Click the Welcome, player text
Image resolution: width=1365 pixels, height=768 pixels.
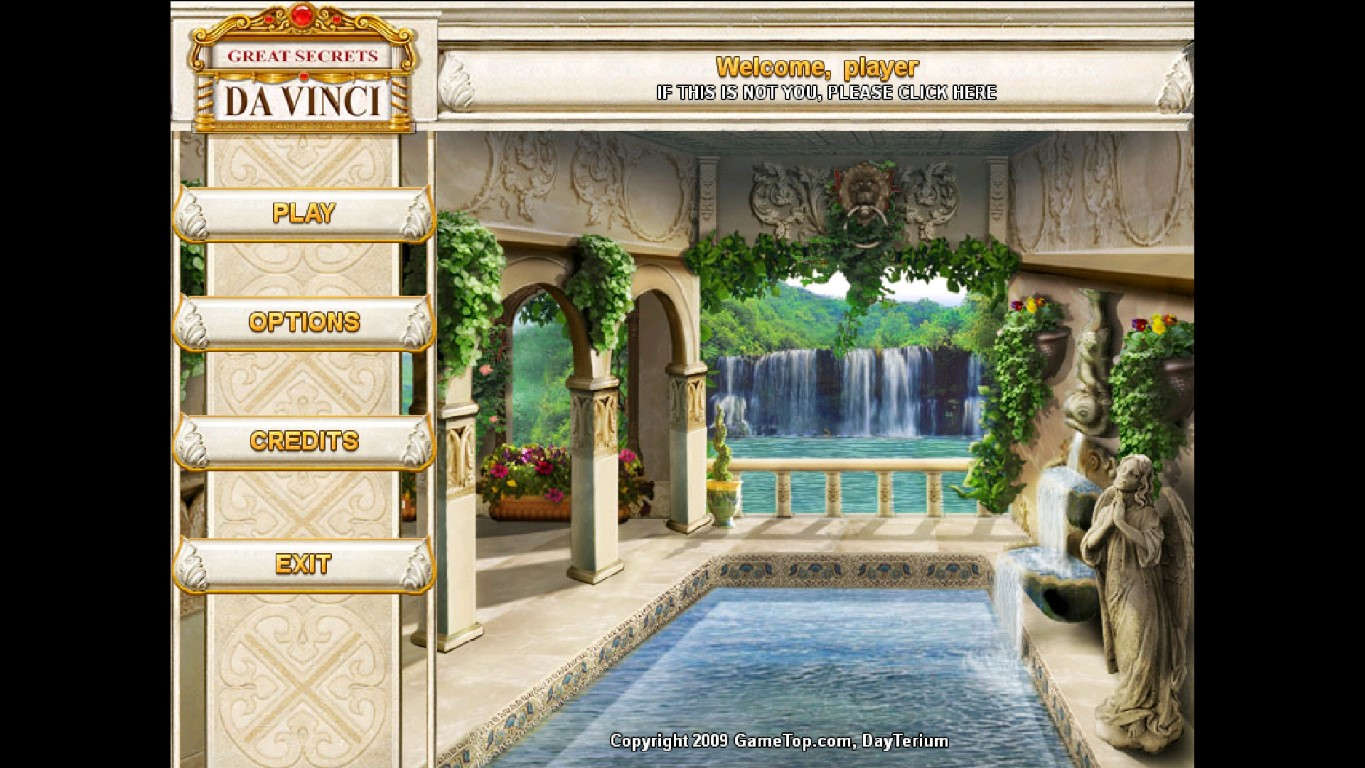pyautogui.click(x=818, y=67)
